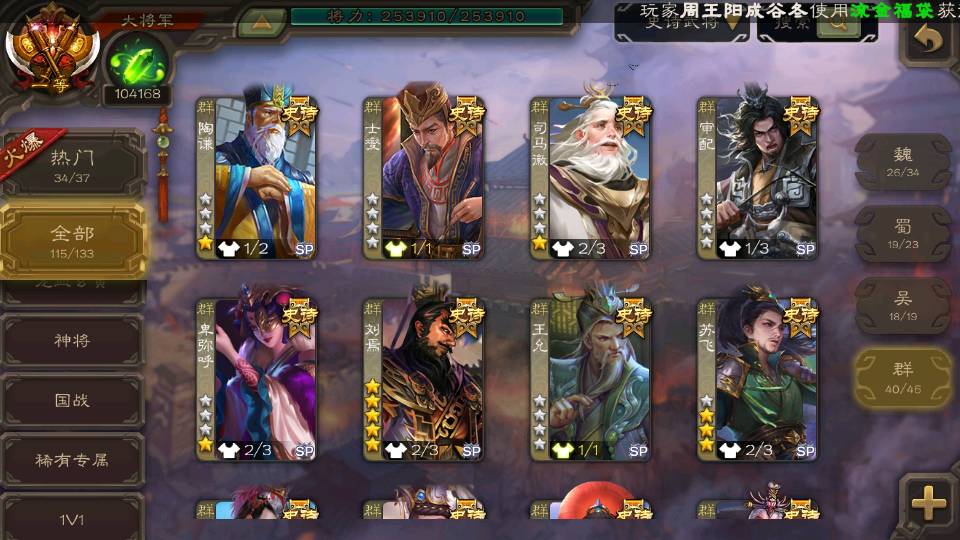Pick the 苏飞 hero card
This screenshot has width=960, height=540.
tap(758, 378)
